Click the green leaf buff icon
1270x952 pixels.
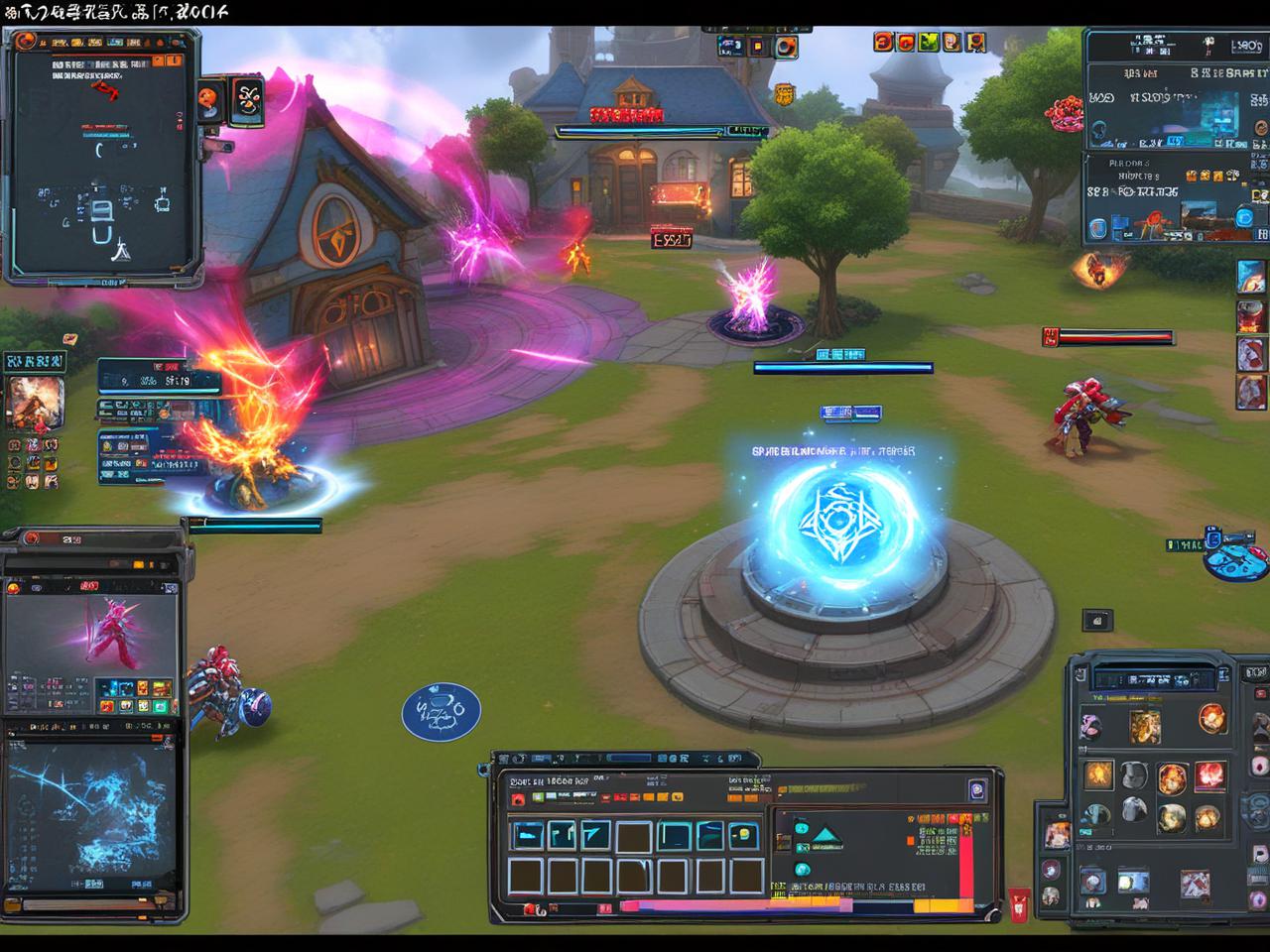(x=929, y=42)
